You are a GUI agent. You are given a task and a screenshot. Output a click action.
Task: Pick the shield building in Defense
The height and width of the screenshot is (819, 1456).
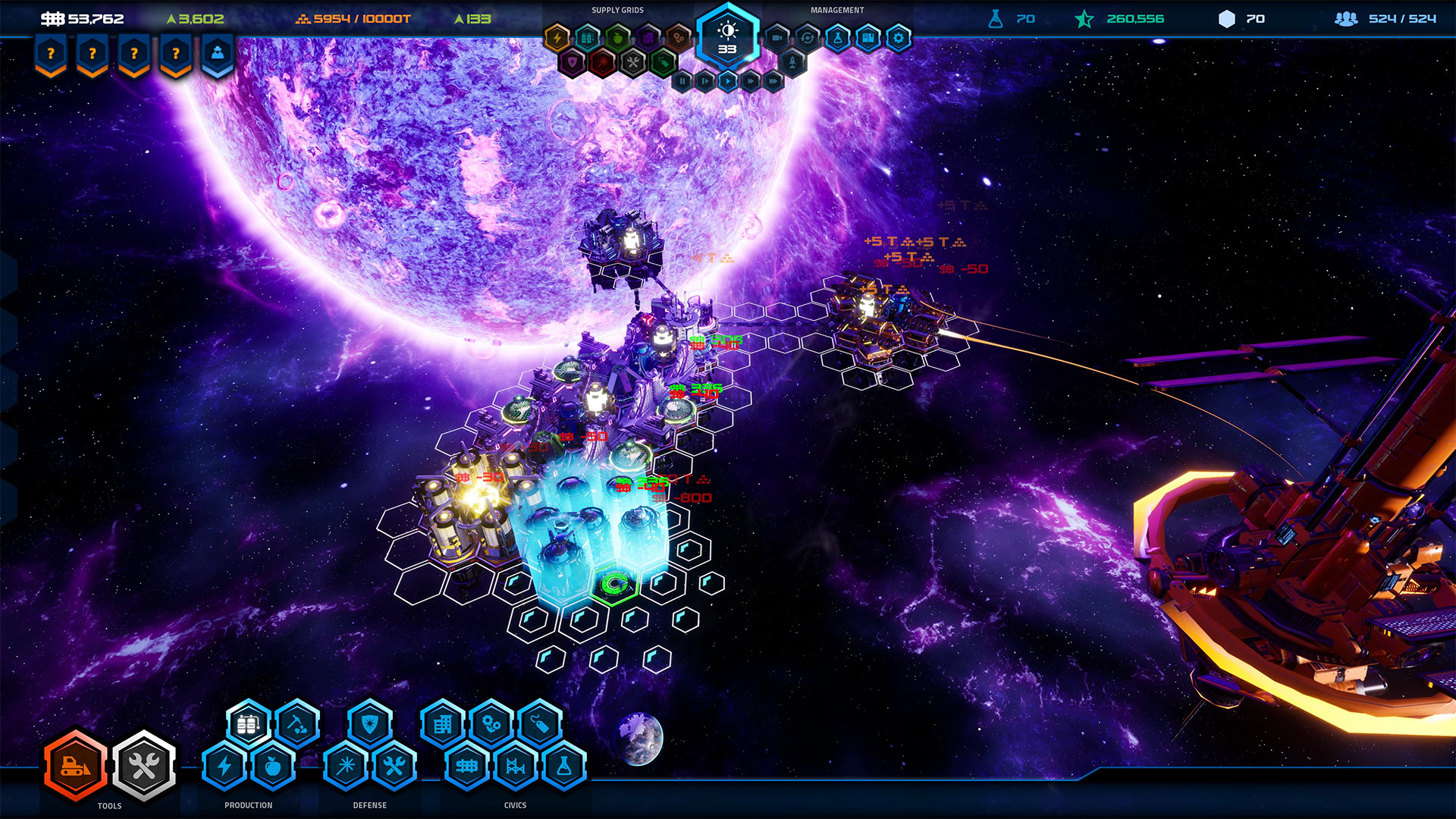[370, 725]
